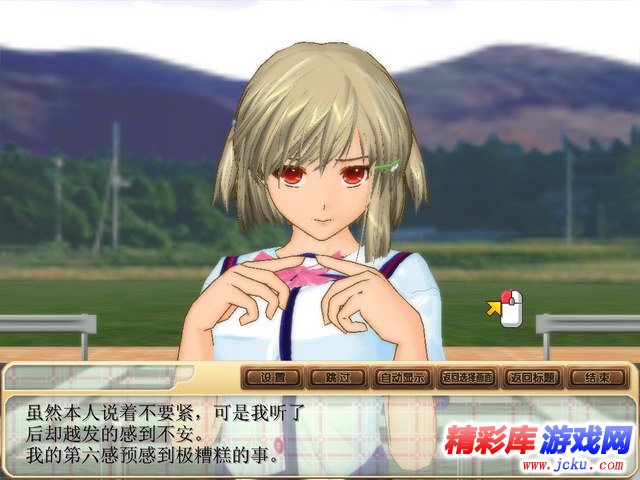Return to title via 返回标题
Image resolution: width=640 pixels, height=480 pixels.
(x=533, y=378)
